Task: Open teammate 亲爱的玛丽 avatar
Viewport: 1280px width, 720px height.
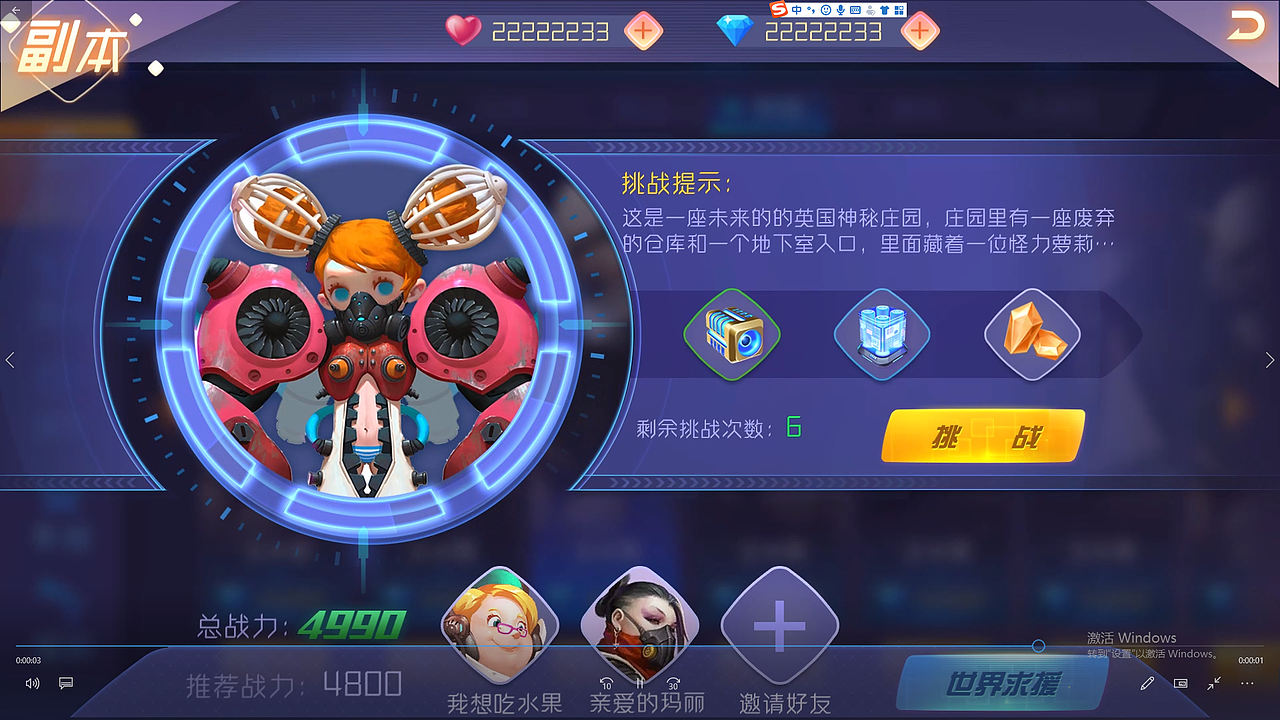Action: point(641,622)
